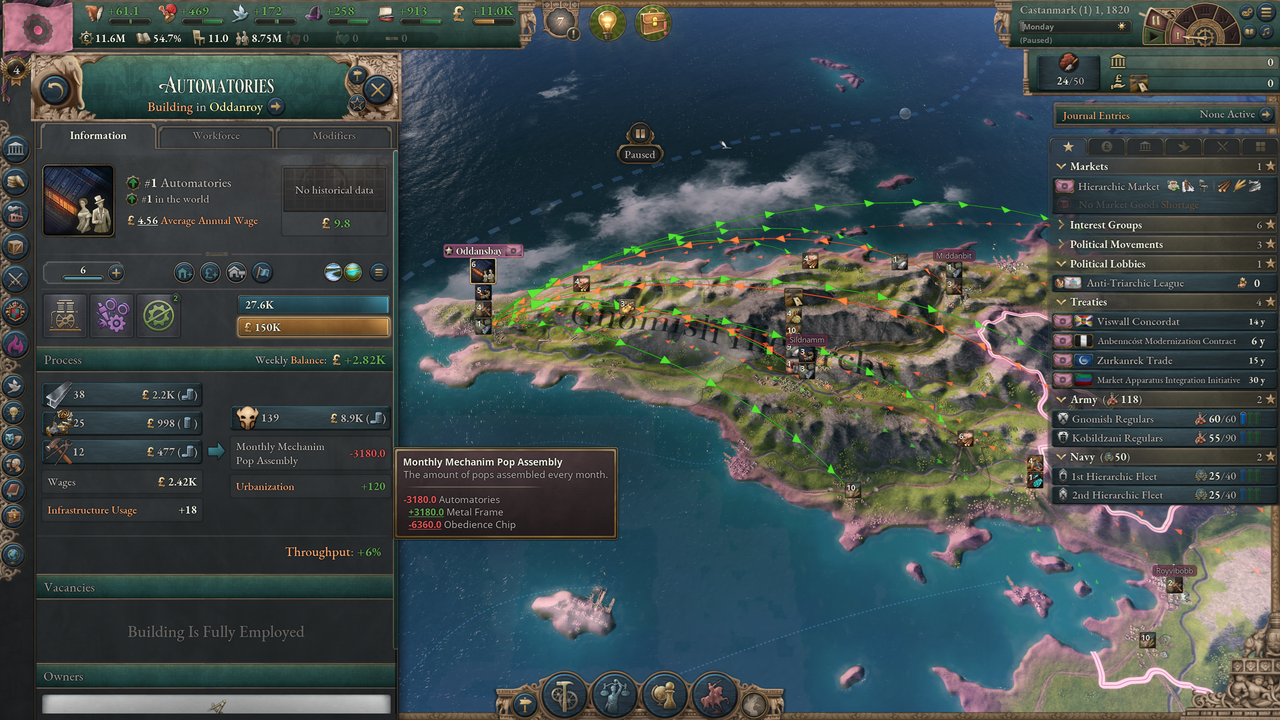The image size is (1280, 720).
Task: Click the lightbulb technology button
Action: pyautogui.click(x=606, y=23)
